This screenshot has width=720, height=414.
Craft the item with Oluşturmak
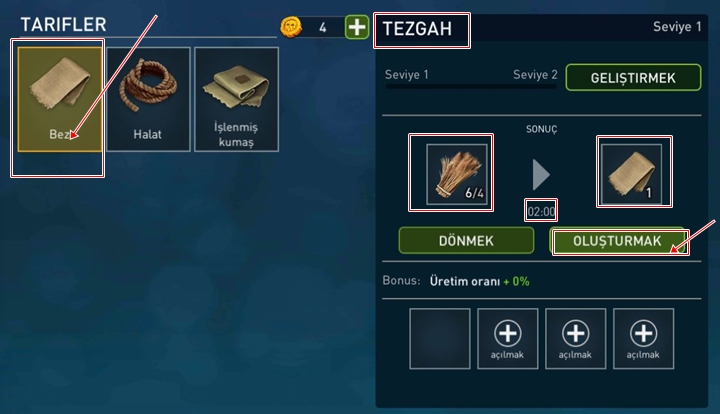[618, 240]
